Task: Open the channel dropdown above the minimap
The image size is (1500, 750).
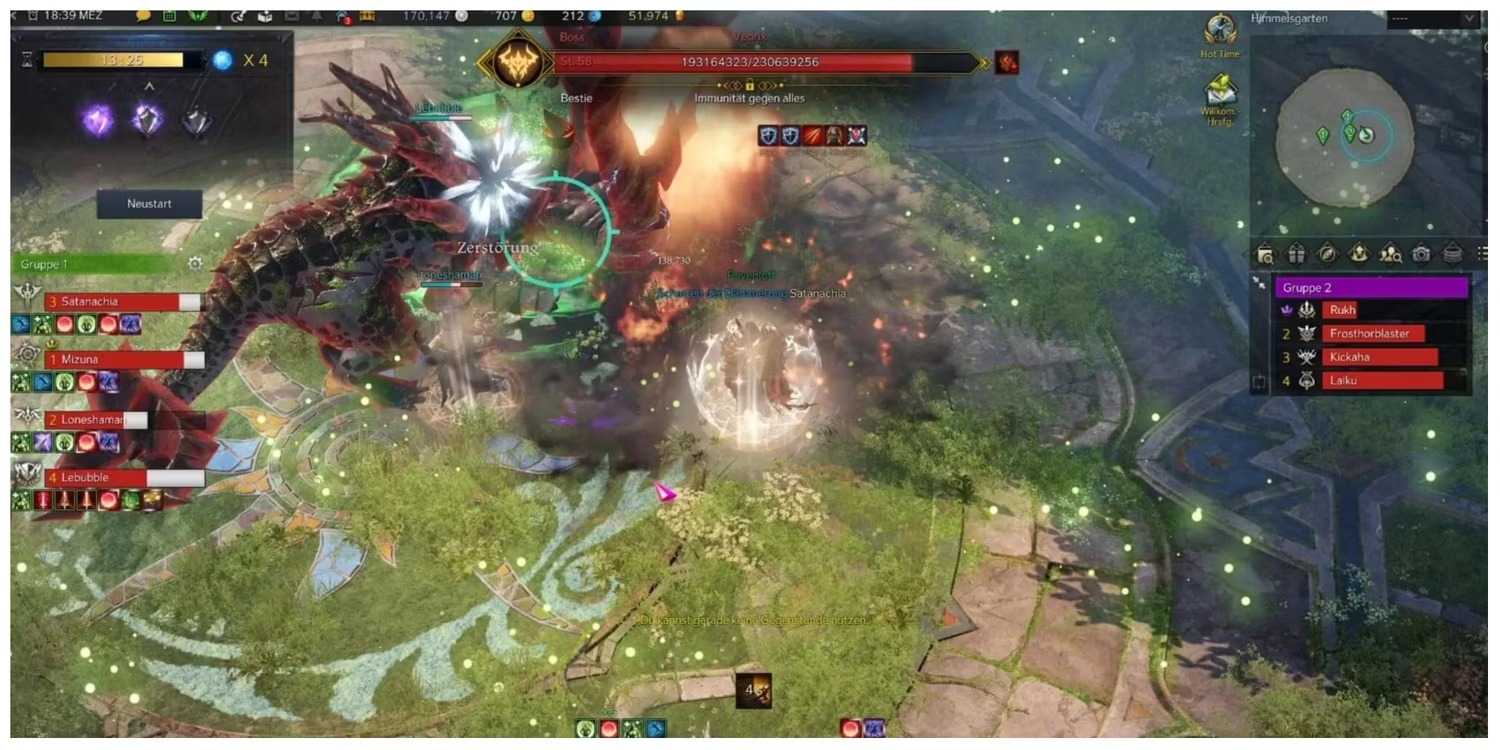Action: [x=1469, y=18]
